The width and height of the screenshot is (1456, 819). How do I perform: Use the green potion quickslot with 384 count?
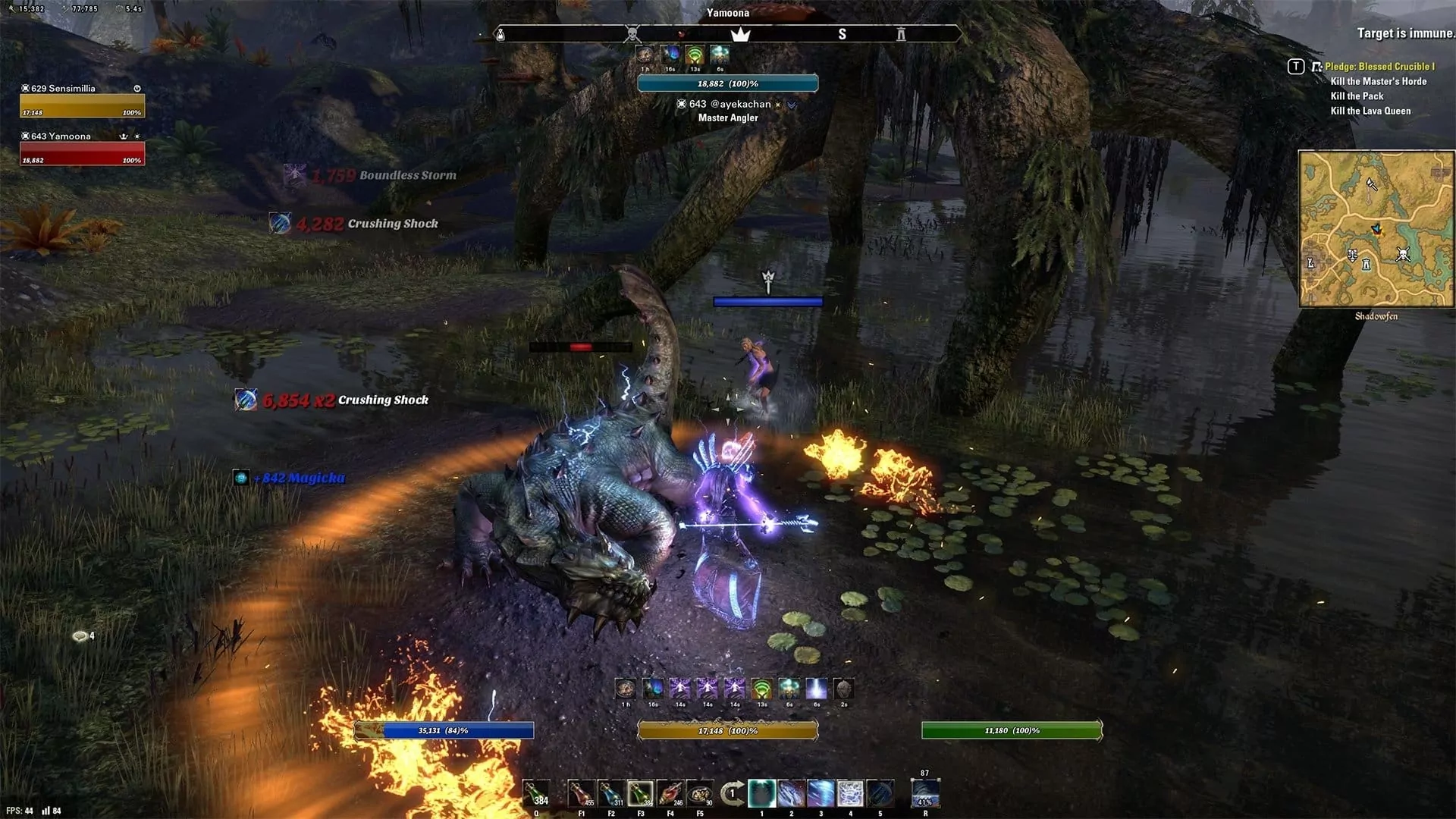[536, 794]
